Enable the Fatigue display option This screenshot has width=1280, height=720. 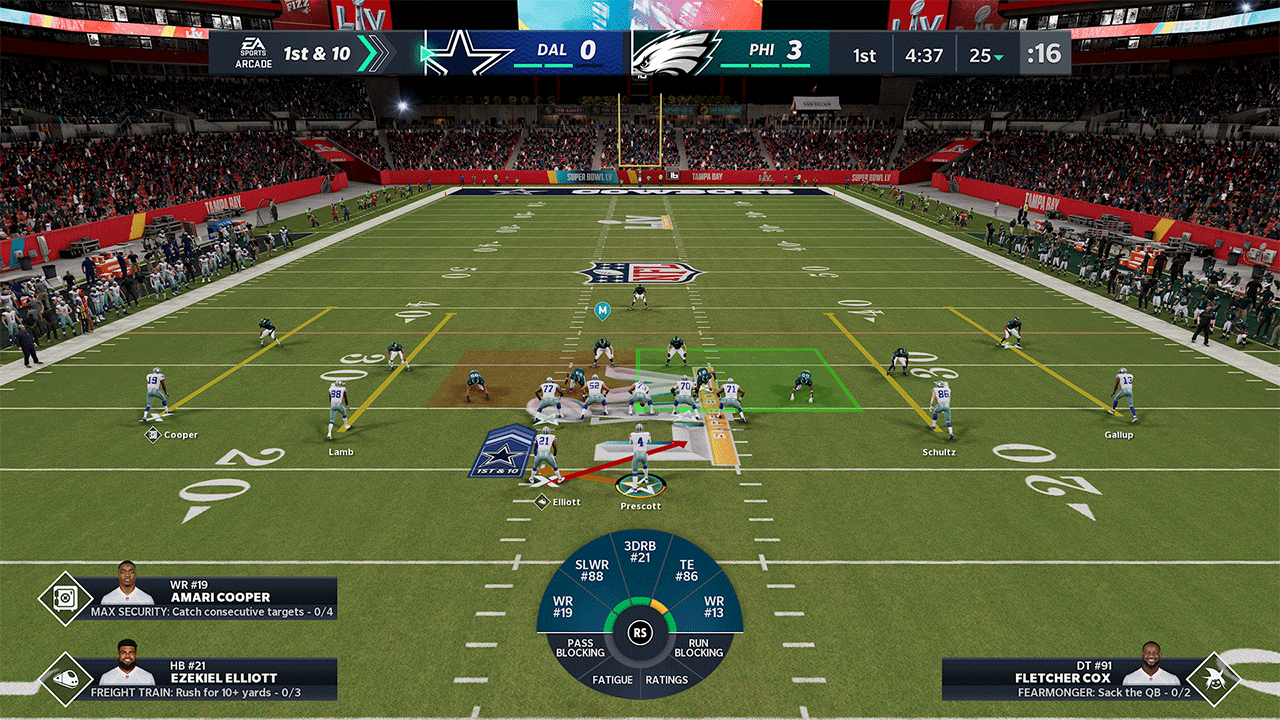[x=612, y=679]
